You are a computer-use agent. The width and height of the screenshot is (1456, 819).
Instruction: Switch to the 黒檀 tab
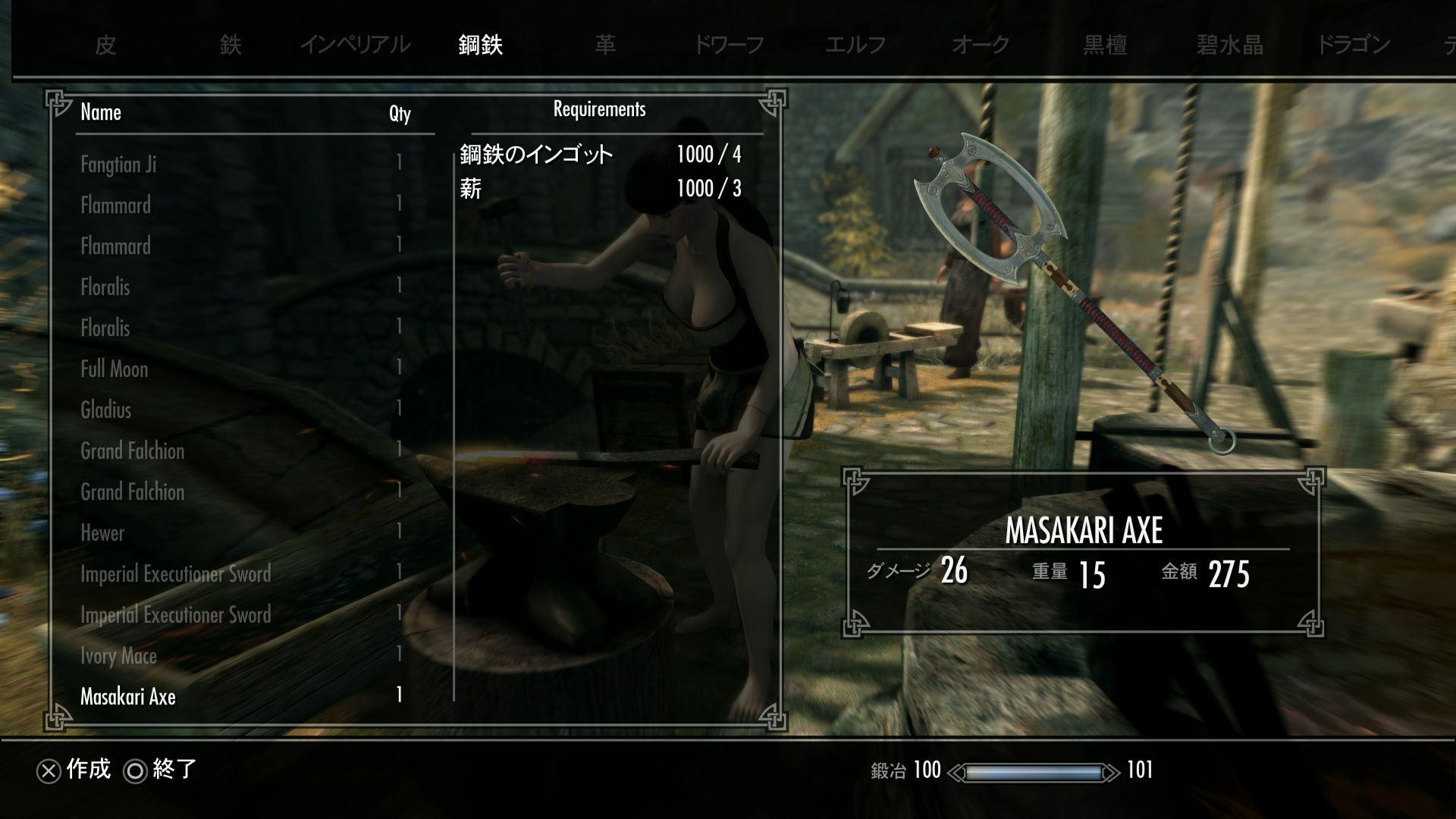1105,45
